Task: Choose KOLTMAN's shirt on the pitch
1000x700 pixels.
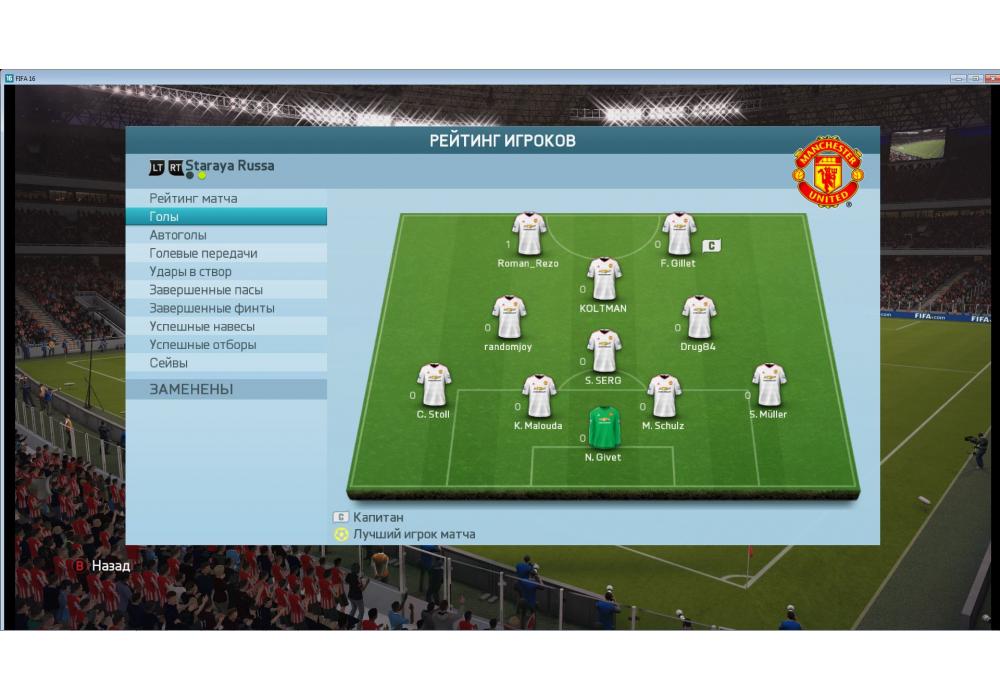Action: [x=603, y=279]
